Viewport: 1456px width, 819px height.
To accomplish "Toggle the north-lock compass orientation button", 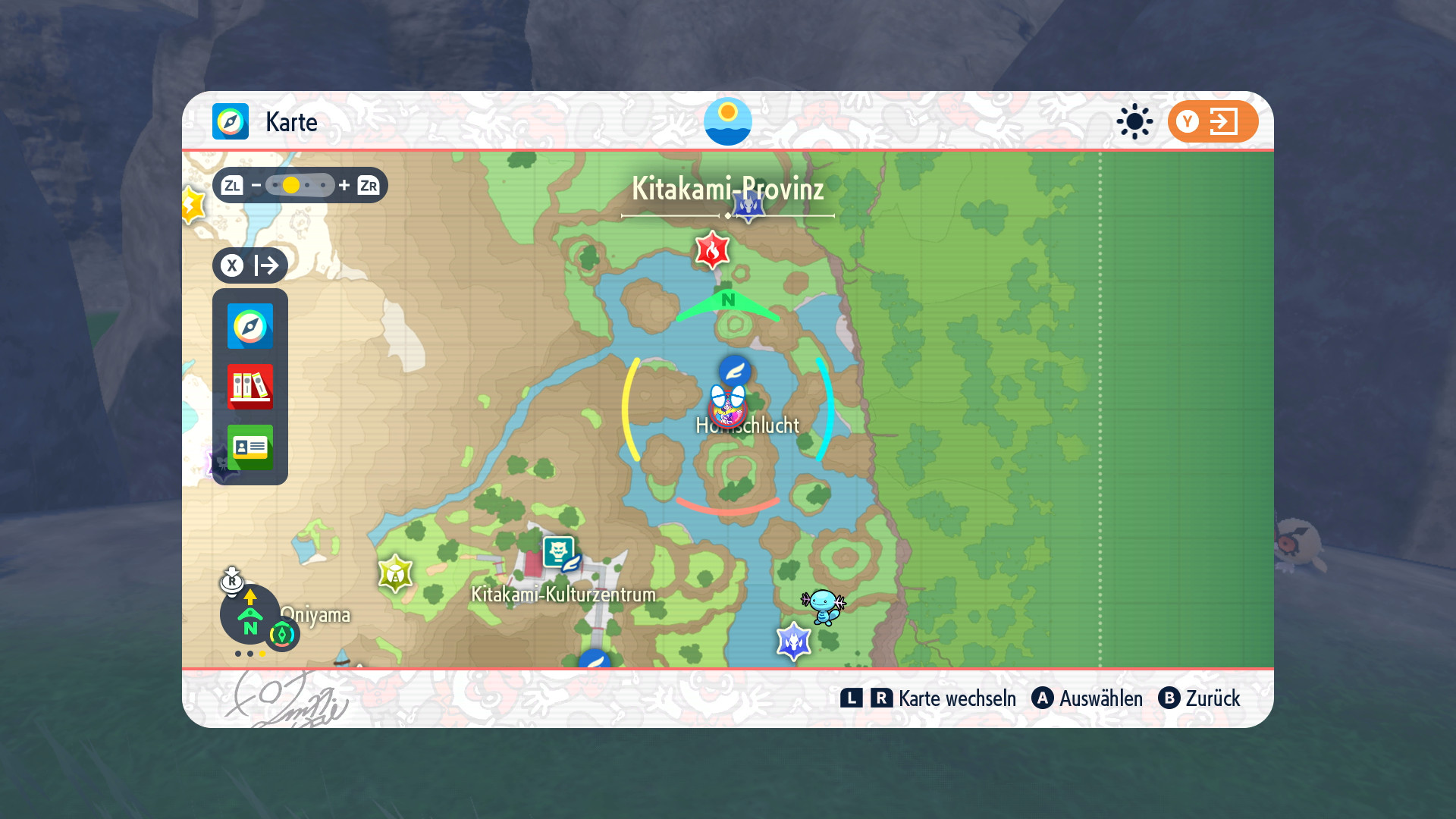I will (x=250, y=614).
